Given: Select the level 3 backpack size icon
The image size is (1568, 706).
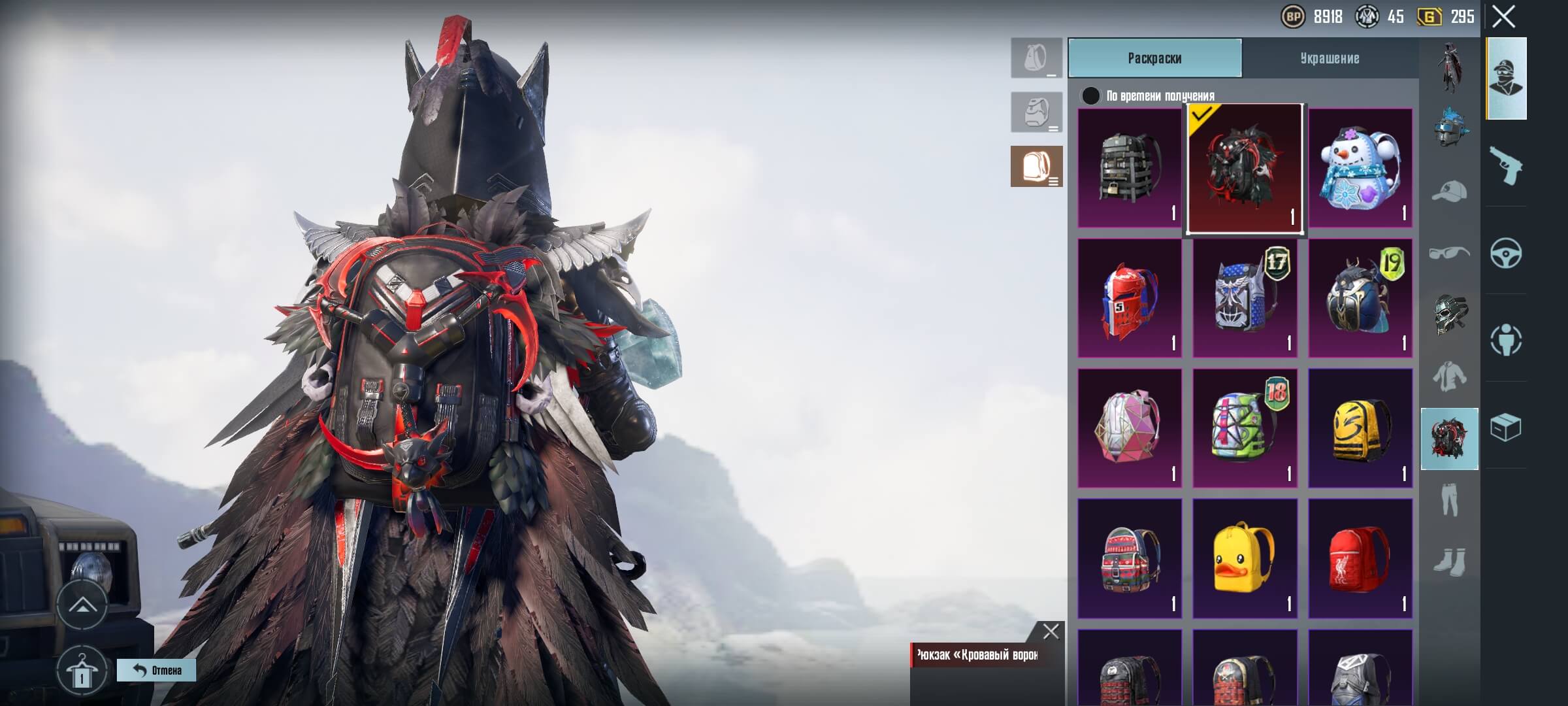Looking at the screenshot, I should pos(1036,167).
